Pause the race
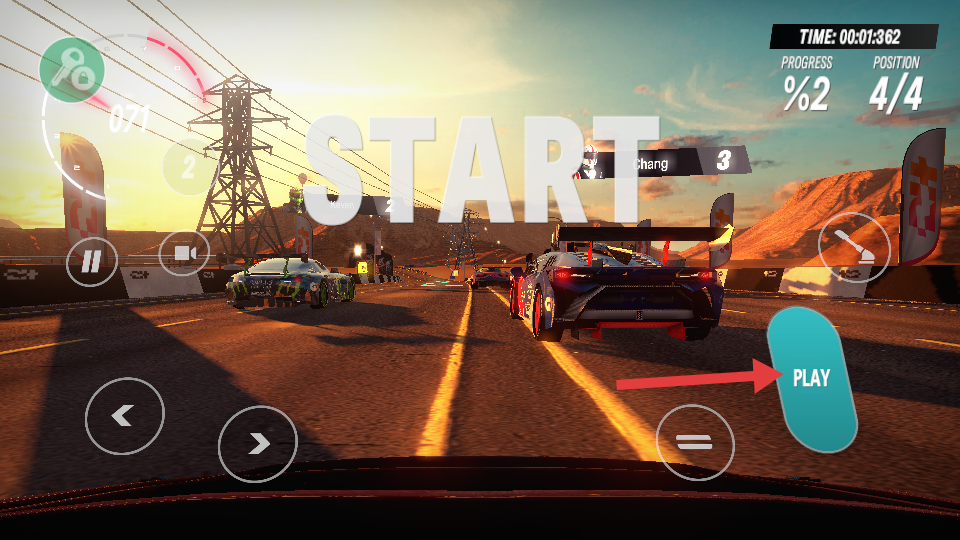This screenshot has width=960, height=540. click(x=92, y=261)
